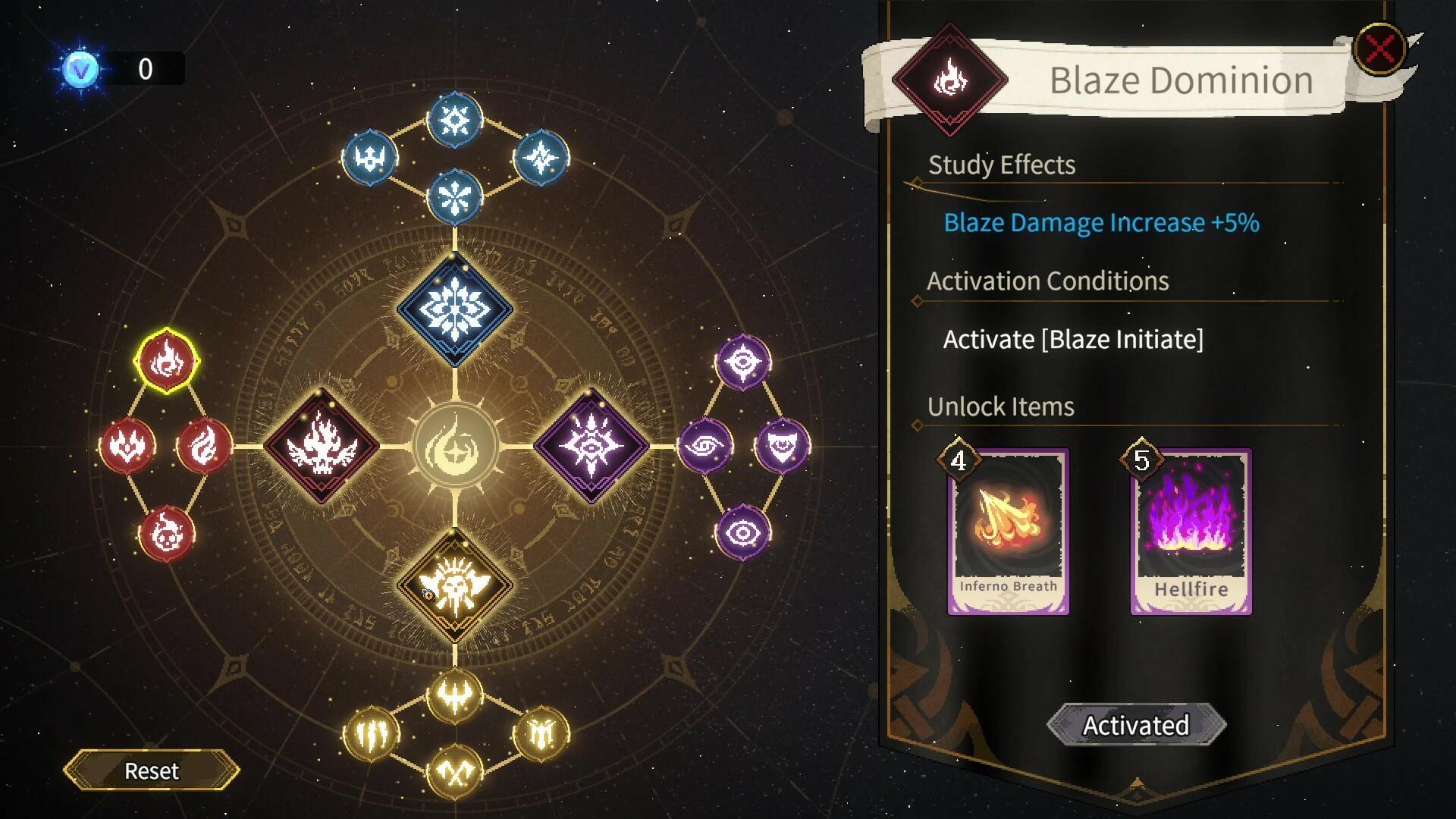View the Hellfire unlock card
This screenshot has width=1456, height=819.
pos(1191,531)
